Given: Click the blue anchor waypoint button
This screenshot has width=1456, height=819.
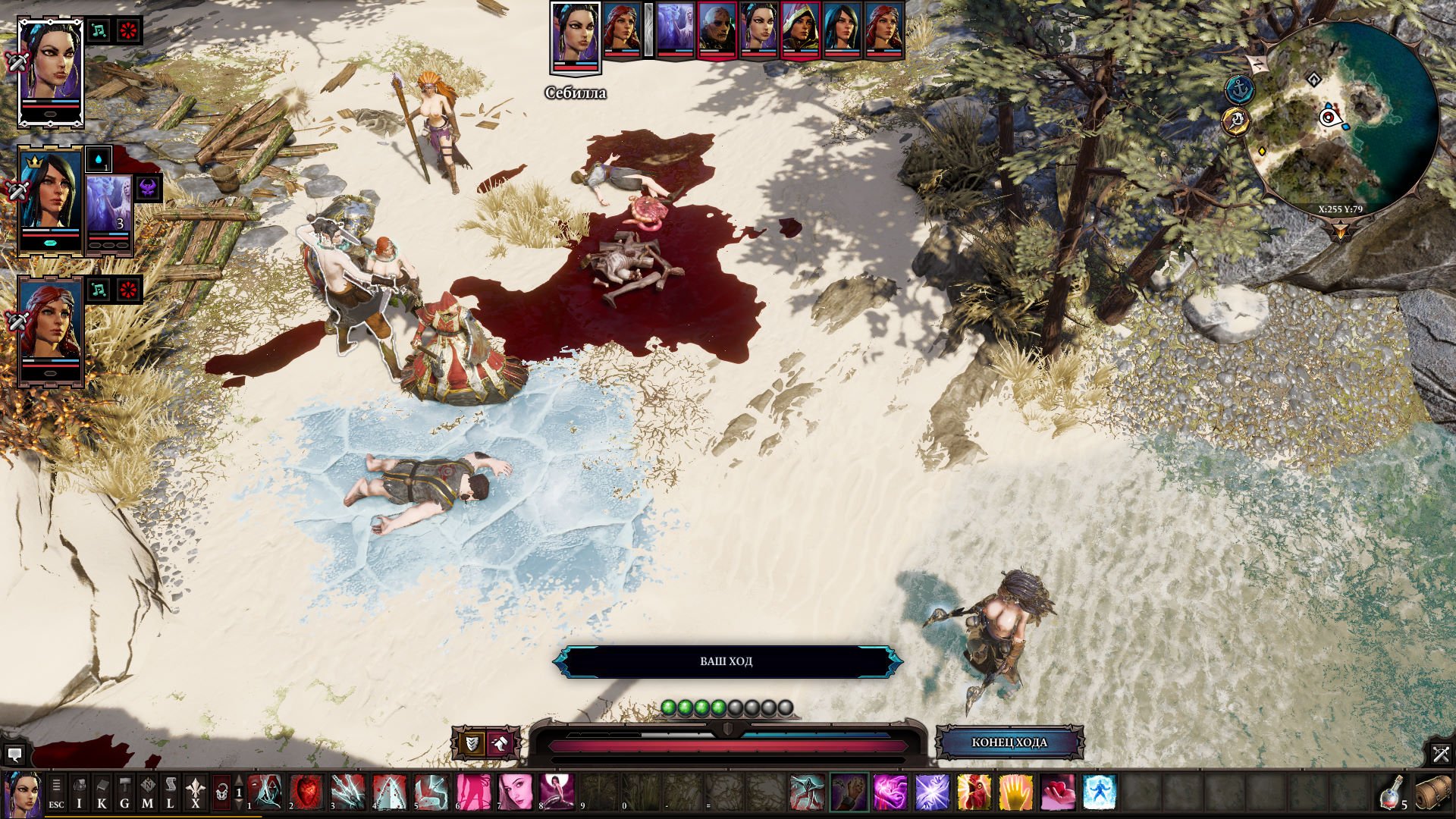Looking at the screenshot, I should [x=1239, y=89].
